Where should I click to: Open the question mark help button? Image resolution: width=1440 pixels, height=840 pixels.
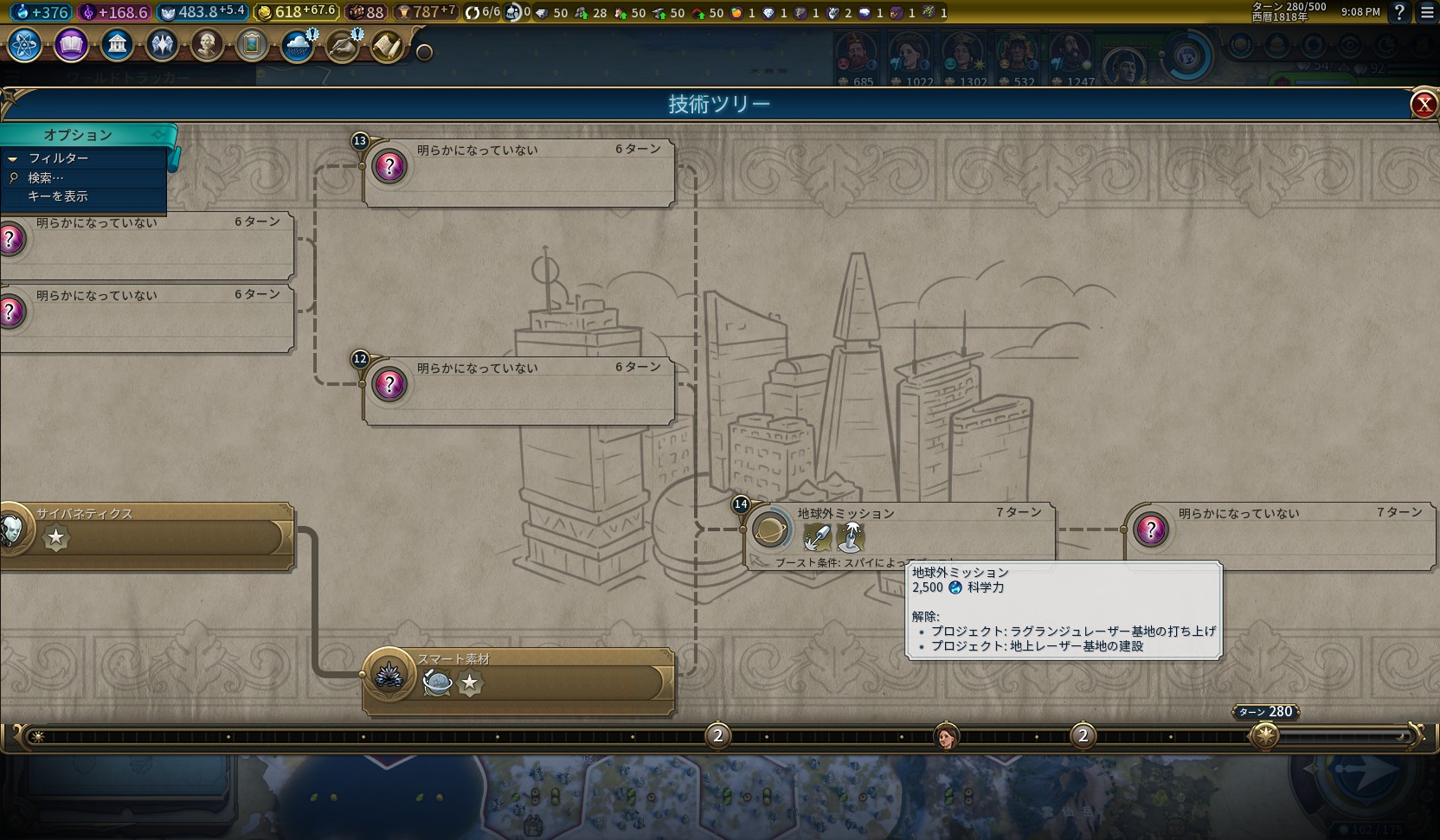(x=1399, y=12)
